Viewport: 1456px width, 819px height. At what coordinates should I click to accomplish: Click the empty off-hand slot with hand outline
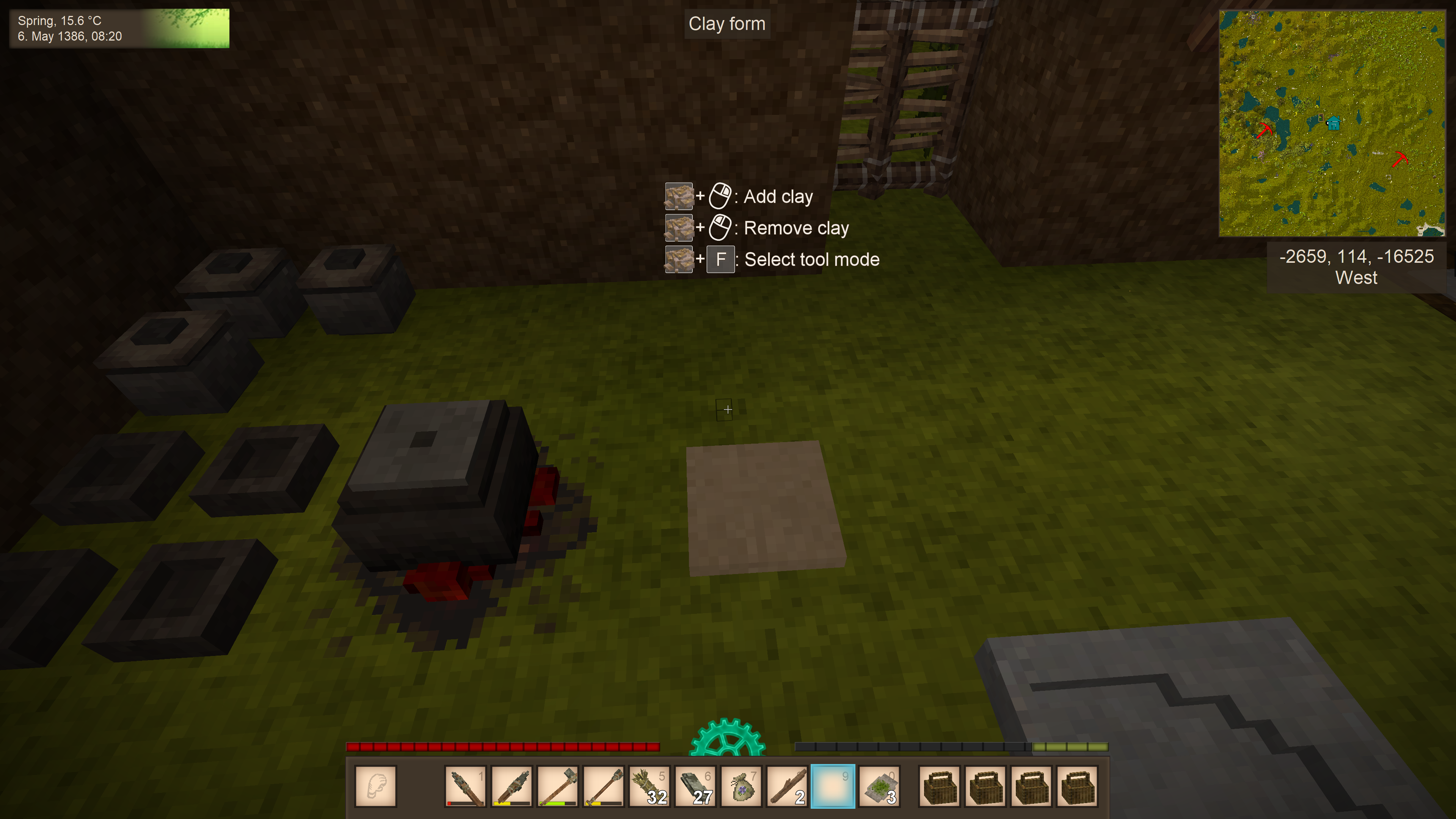pos(376,786)
